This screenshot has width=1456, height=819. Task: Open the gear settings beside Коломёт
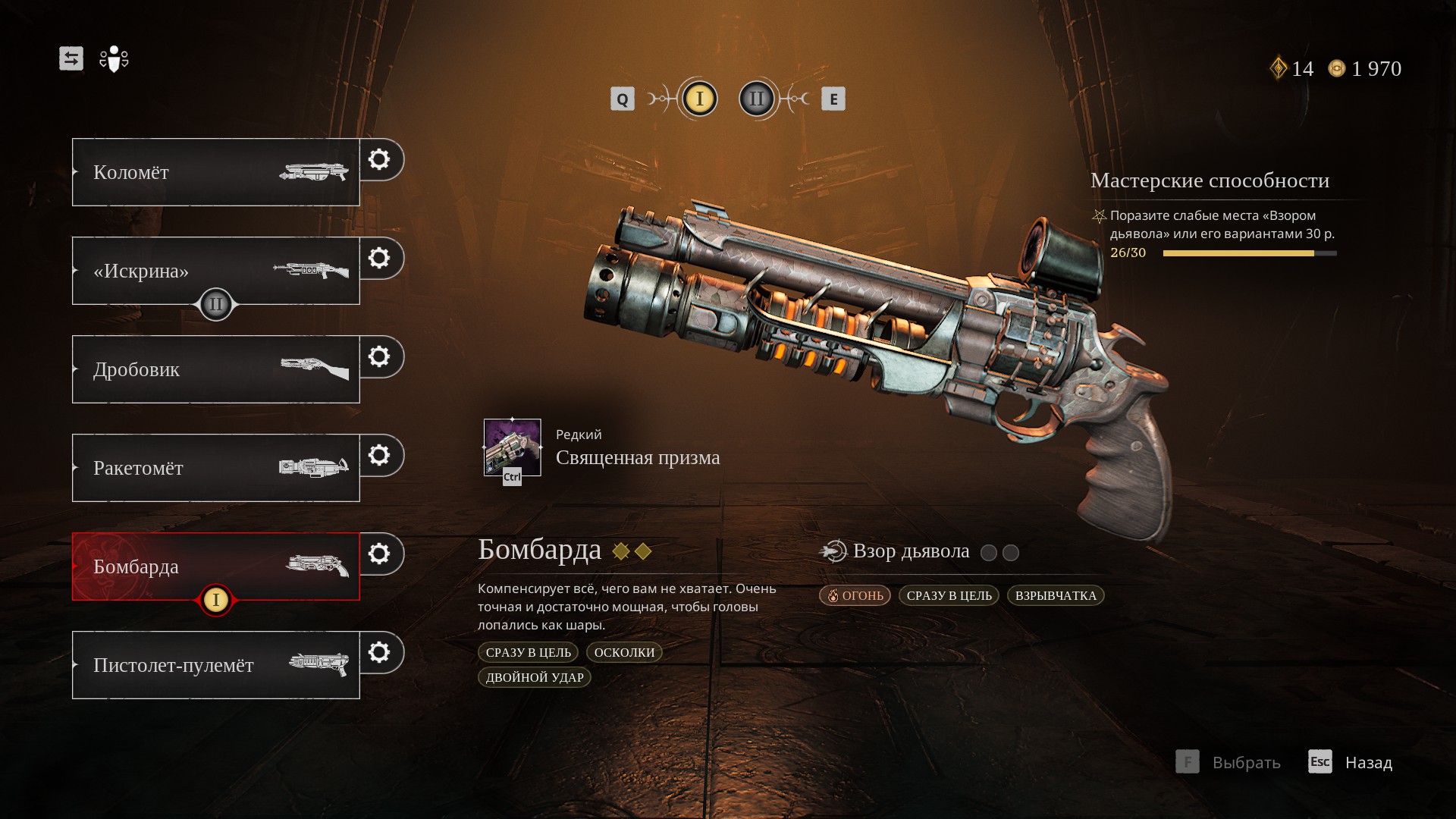(x=379, y=159)
